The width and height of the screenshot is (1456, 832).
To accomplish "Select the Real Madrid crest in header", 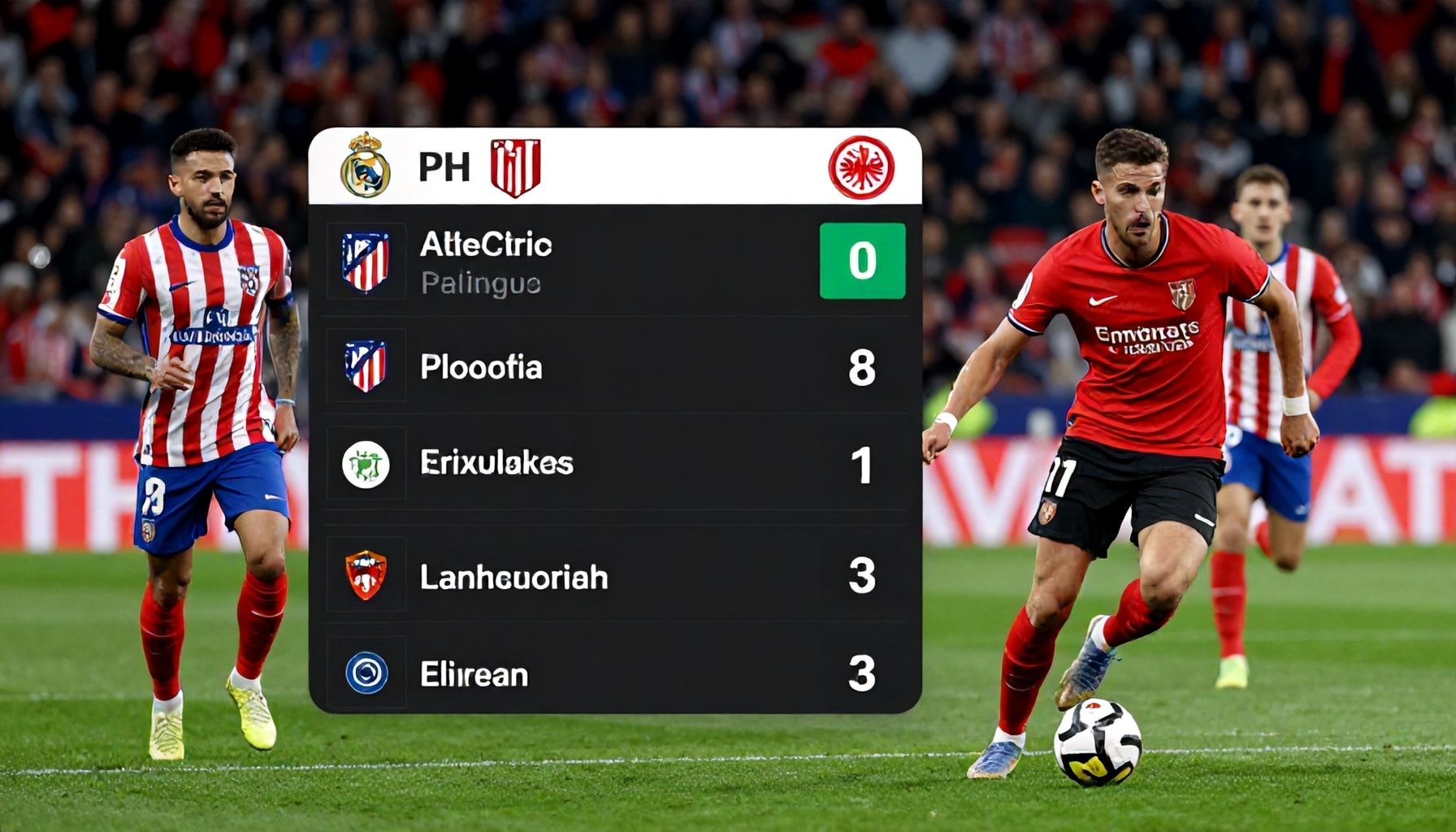I will pyautogui.click(x=366, y=166).
